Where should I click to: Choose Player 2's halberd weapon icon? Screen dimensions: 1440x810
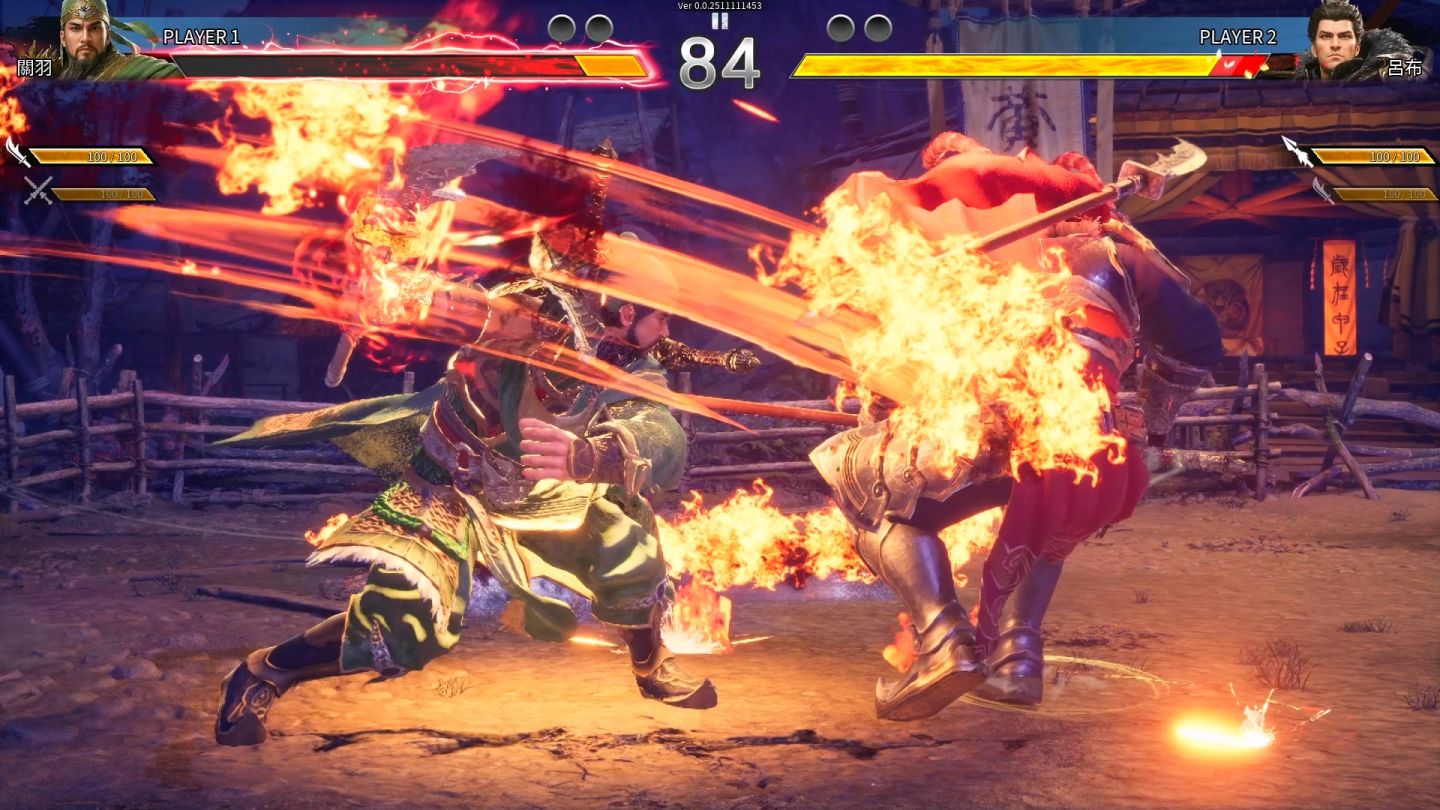click(1296, 151)
